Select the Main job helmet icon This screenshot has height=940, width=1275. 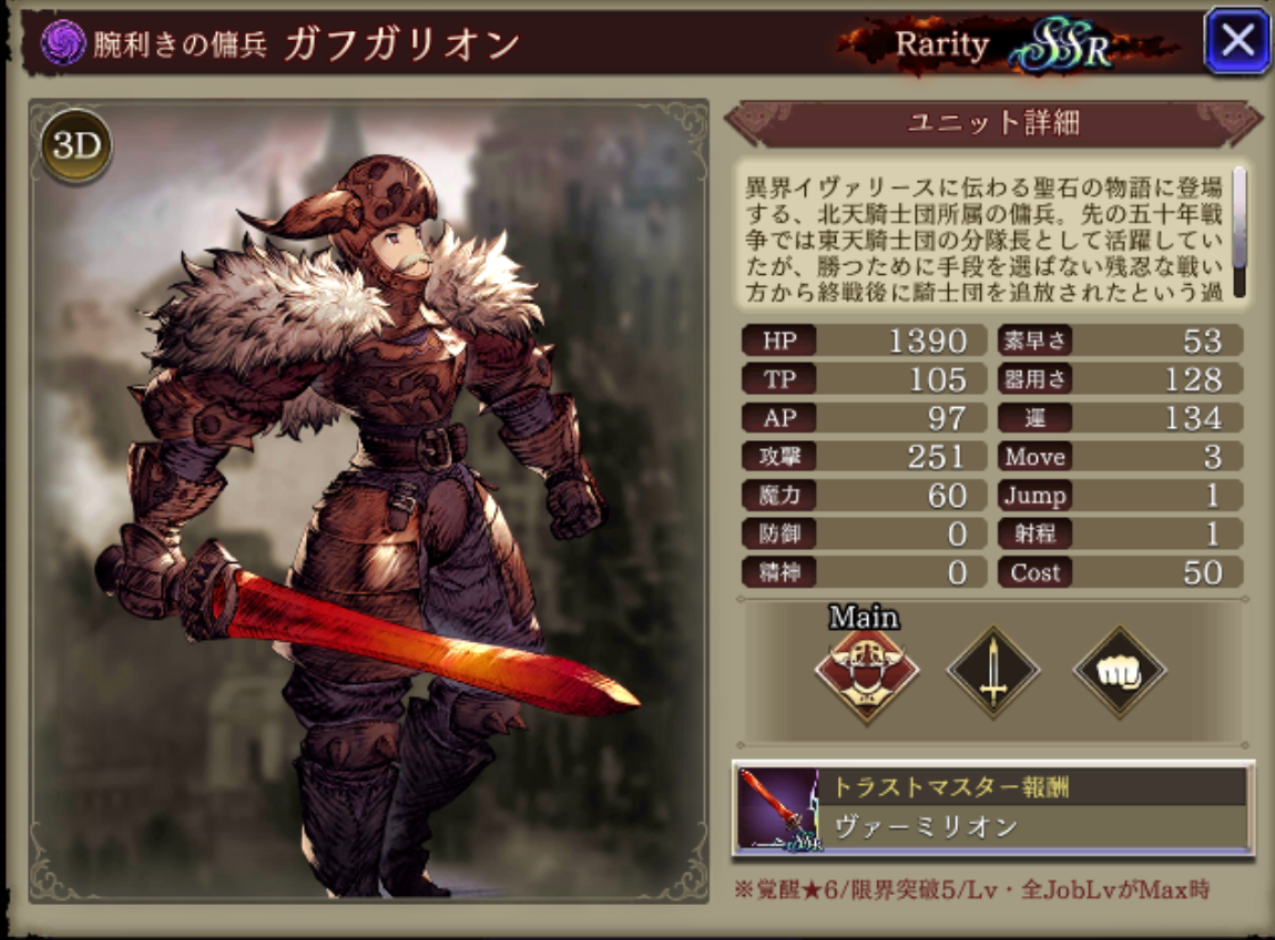[866, 672]
